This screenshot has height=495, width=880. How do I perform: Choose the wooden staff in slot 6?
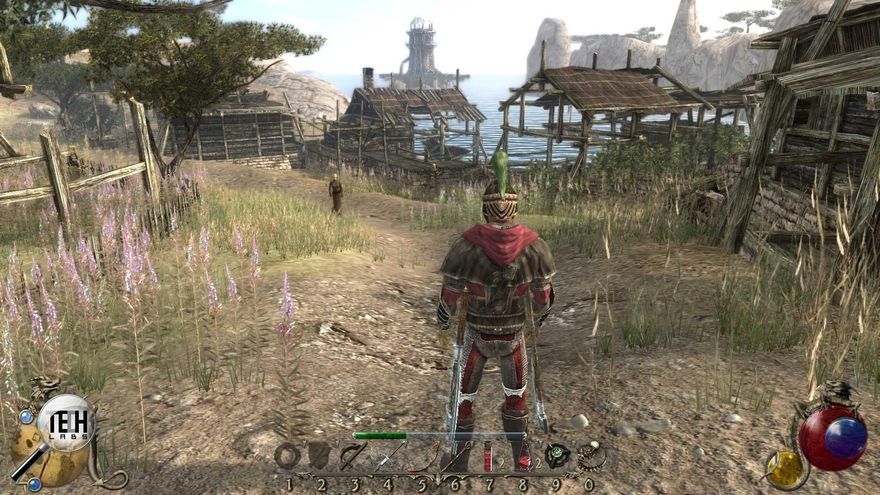point(456,457)
